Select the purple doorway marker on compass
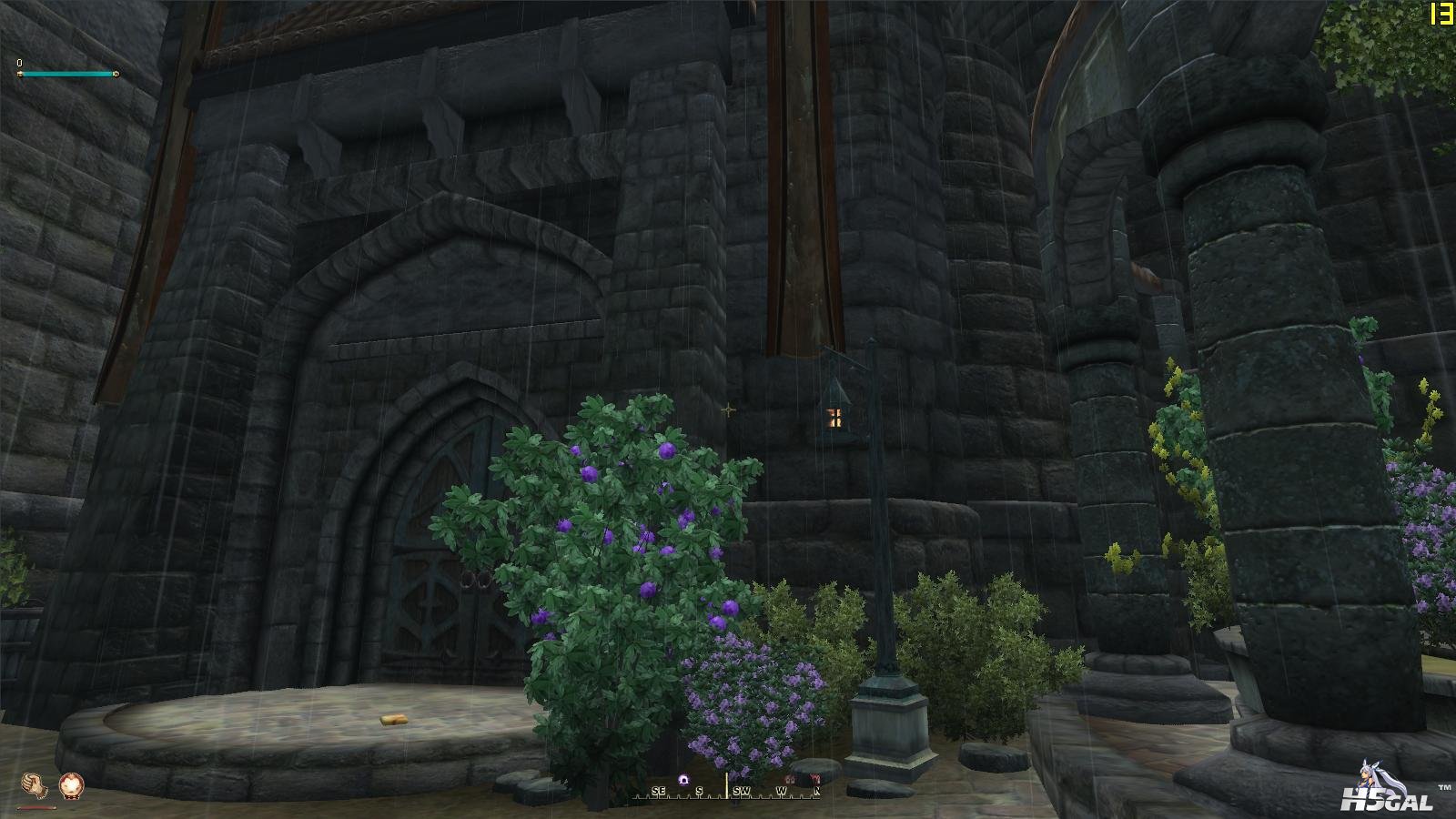Screen dimensions: 1456x819 [683, 780]
